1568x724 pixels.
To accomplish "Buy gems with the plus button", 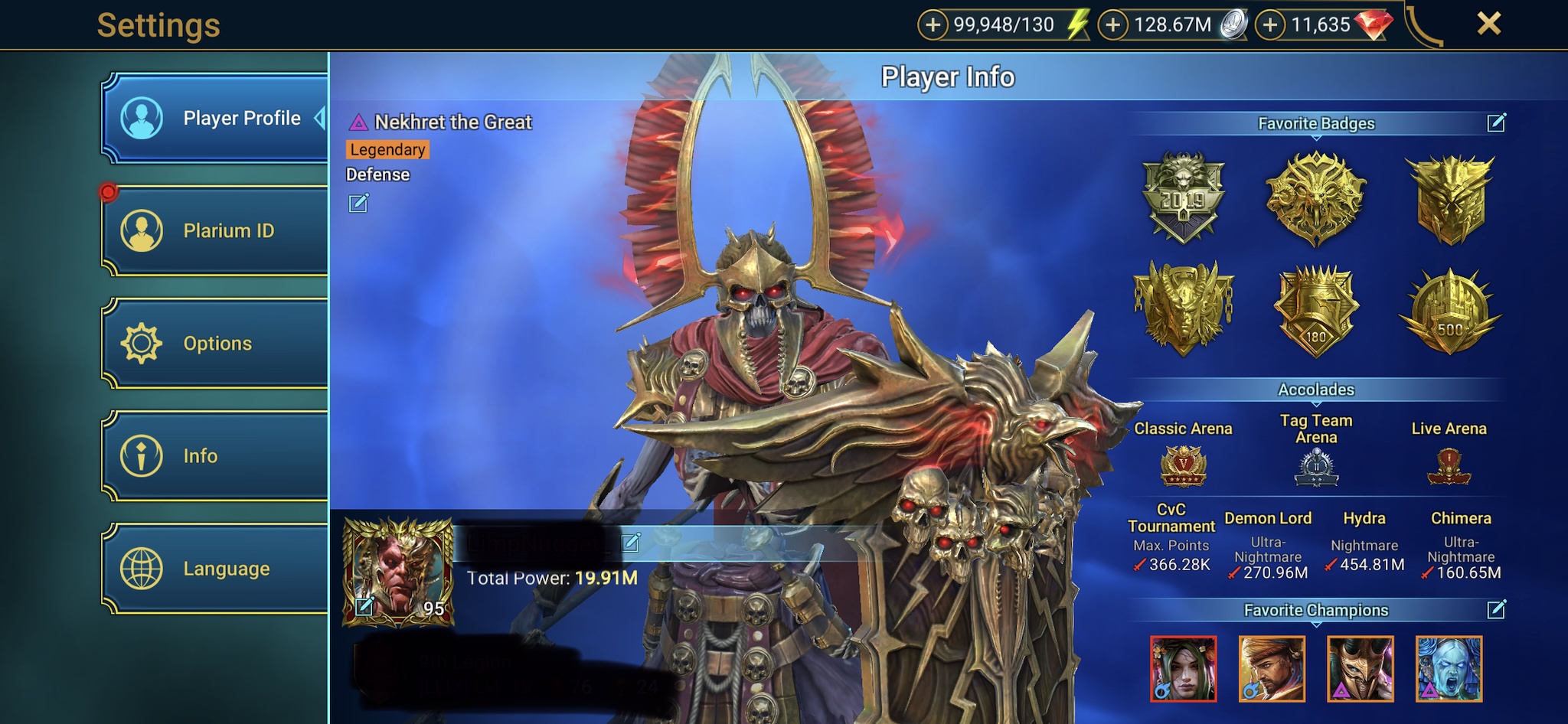I will [1270, 25].
